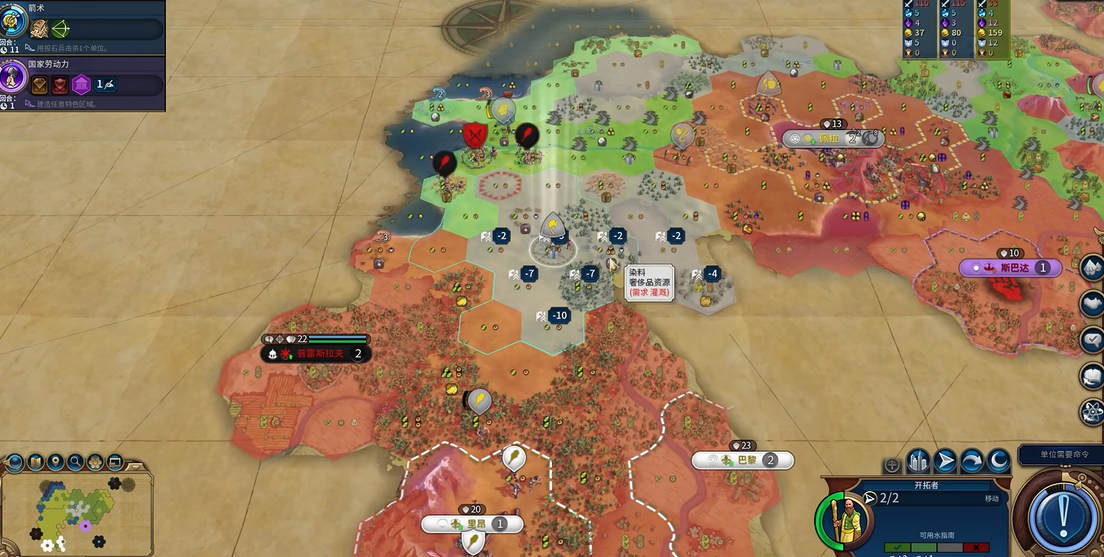Click the 单位需要命令 notification banner

[x=1060, y=455]
